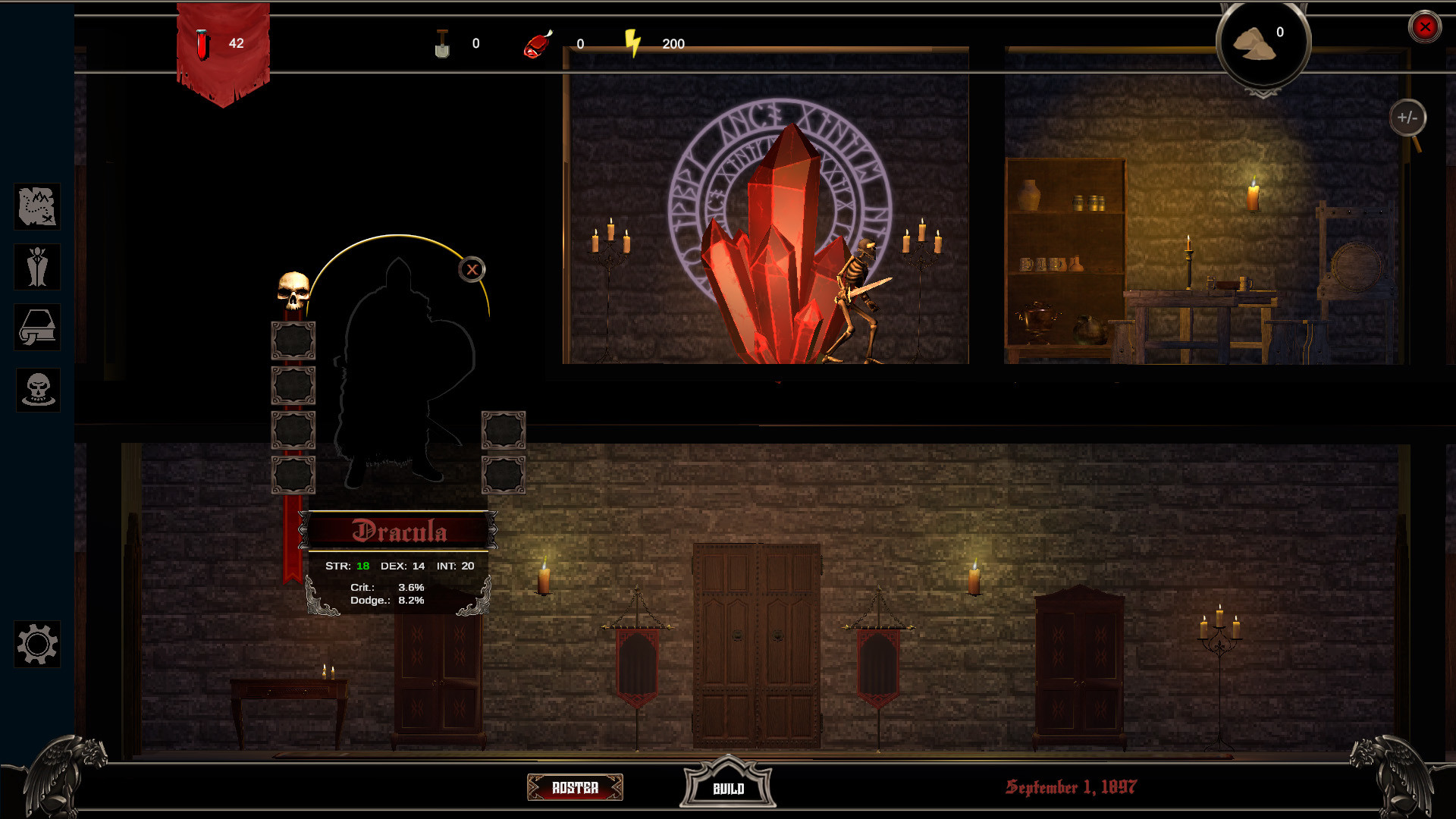
Task: Click the red X exit button at top right
Action: tap(1426, 27)
